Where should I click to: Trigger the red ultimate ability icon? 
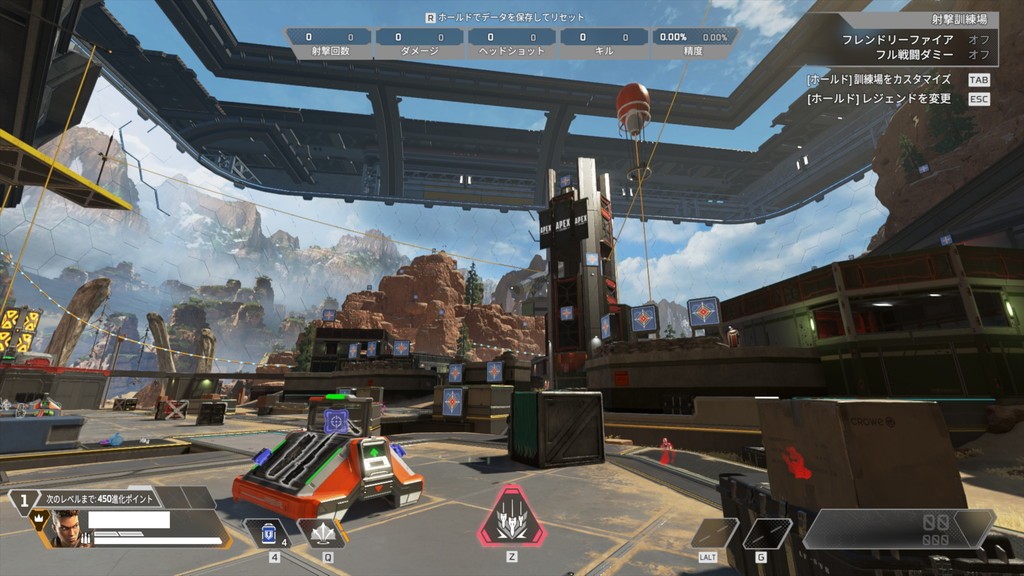511,518
